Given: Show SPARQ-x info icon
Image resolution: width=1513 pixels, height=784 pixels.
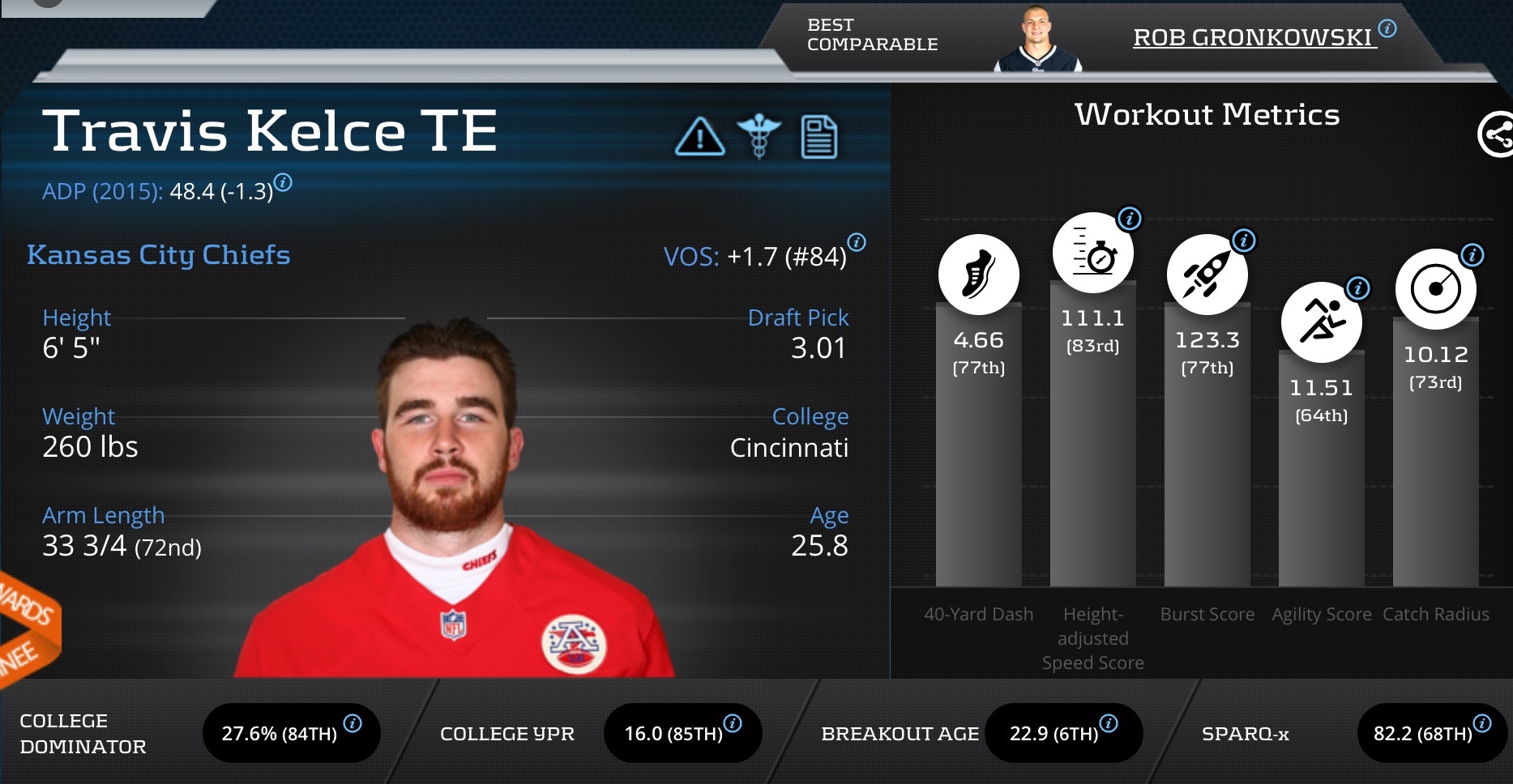Looking at the screenshot, I should pos(1482,723).
